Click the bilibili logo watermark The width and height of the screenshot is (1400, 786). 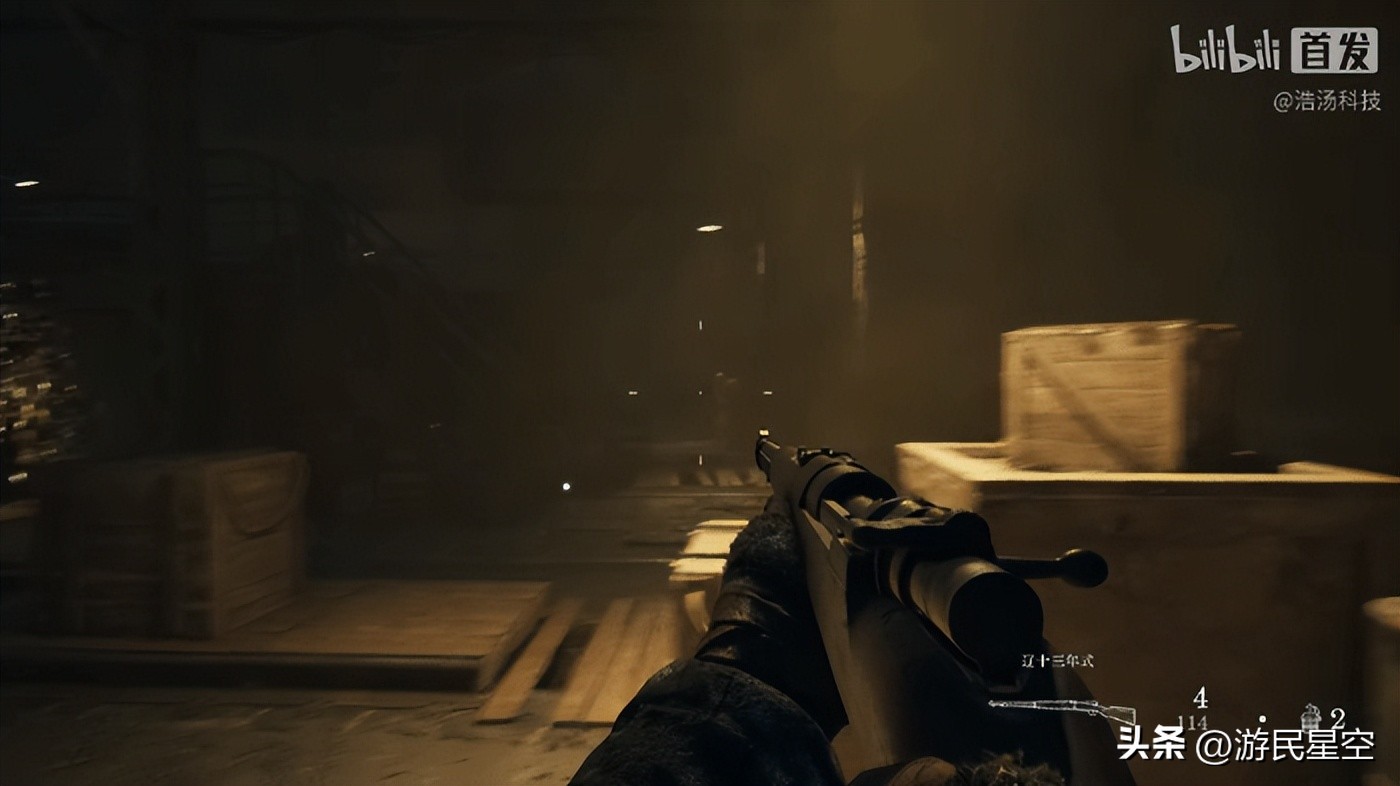click(x=1225, y=50)
